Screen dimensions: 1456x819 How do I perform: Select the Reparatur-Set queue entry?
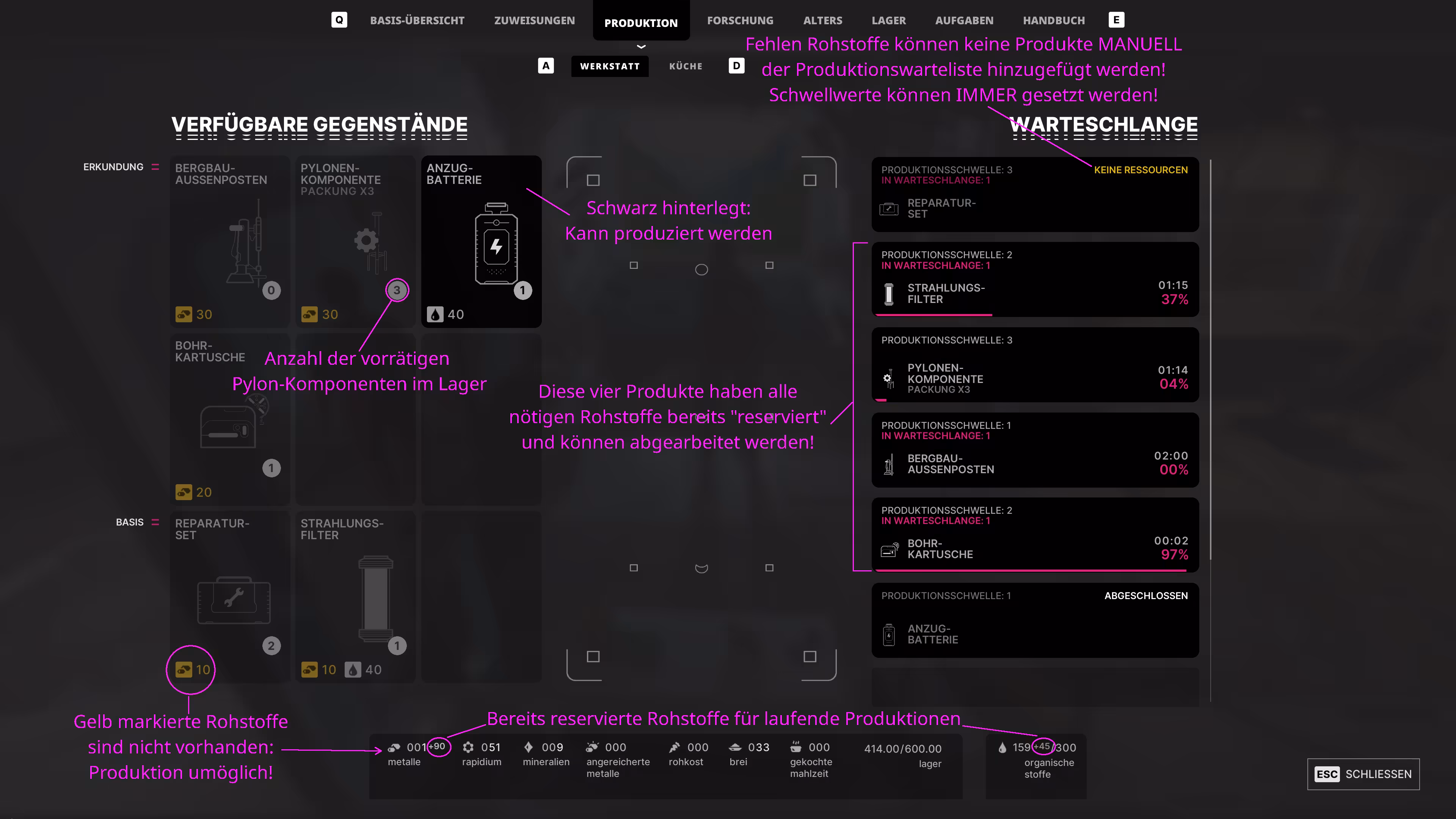[x=1034, y=195]
